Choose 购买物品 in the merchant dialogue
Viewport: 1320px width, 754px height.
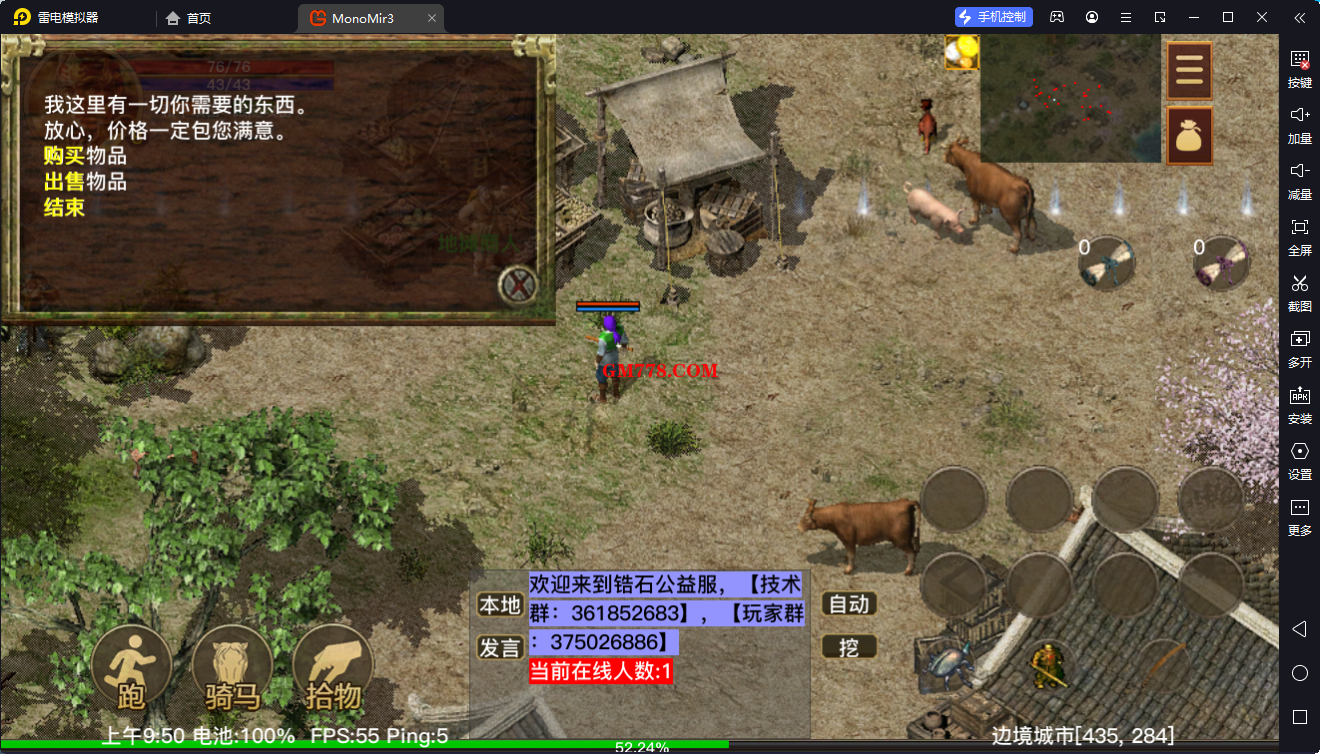coord(85,156)
